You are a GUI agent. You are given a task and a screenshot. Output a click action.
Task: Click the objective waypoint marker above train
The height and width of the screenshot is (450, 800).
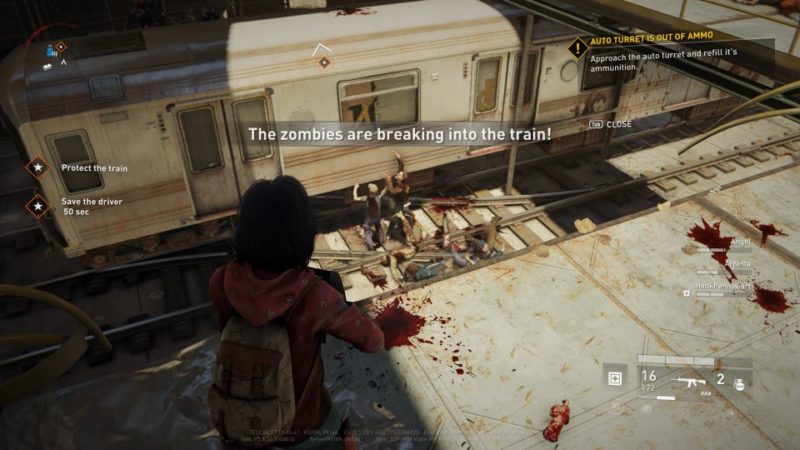(323, 62)
